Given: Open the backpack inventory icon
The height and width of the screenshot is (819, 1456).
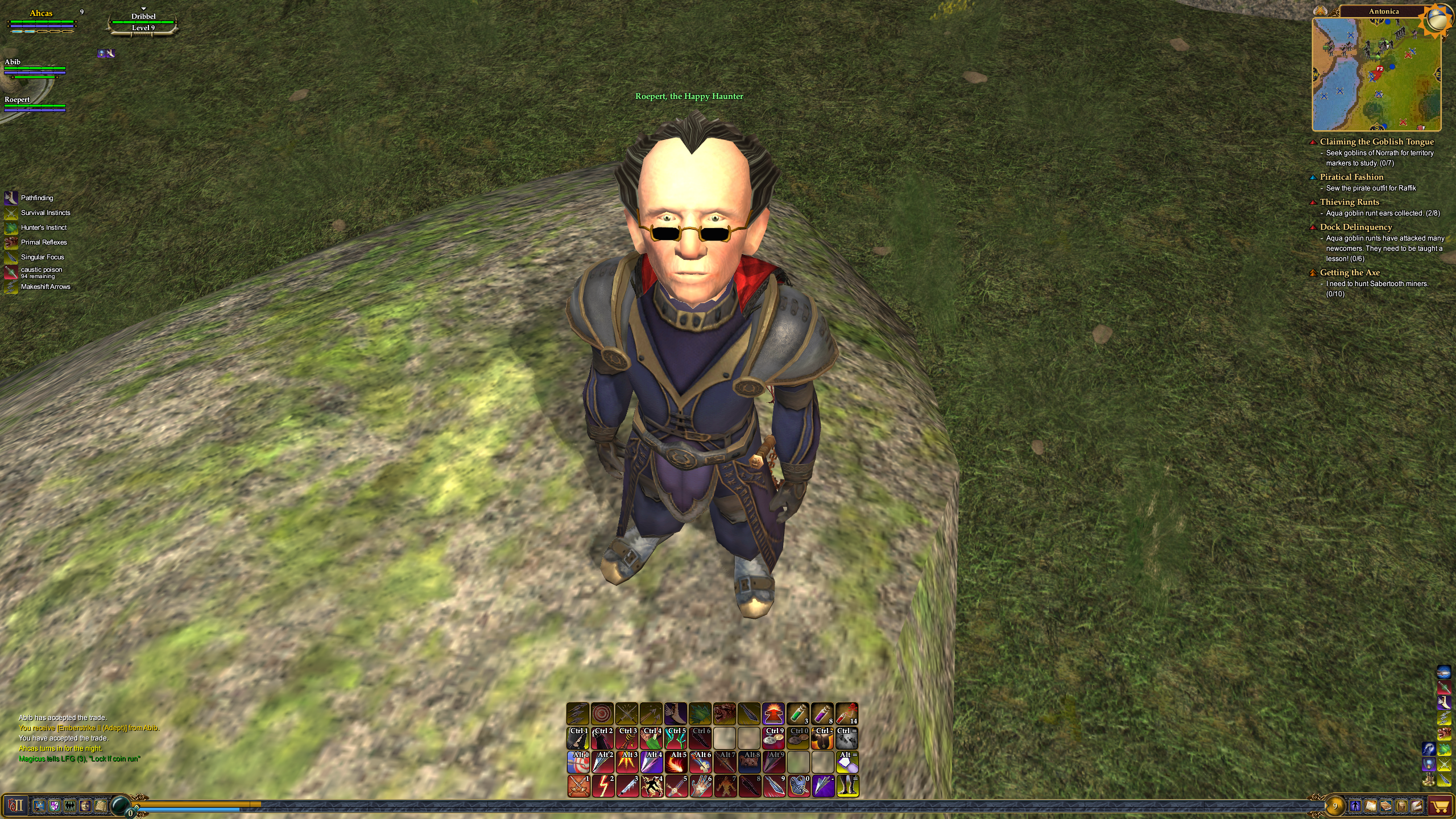Looking at the screenshot, I should pyautogui.click(x=1401, y=806).
